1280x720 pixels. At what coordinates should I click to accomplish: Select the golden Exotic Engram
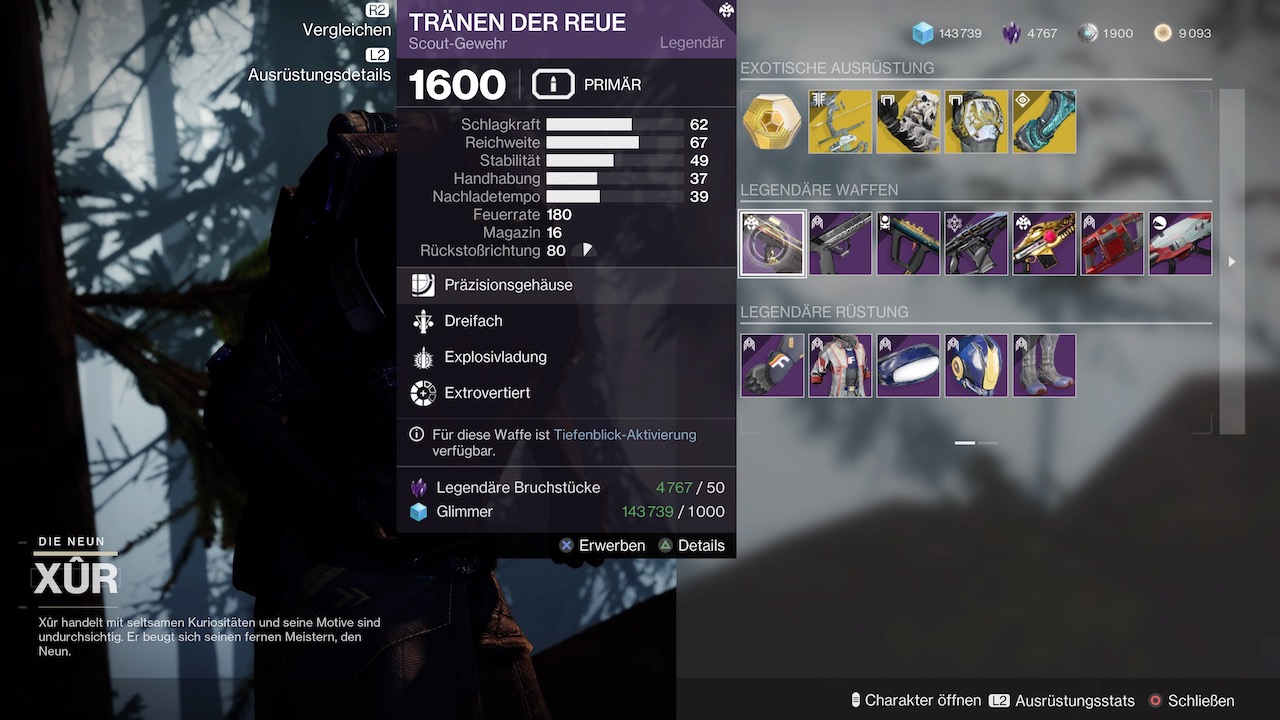tap(772, 122)
